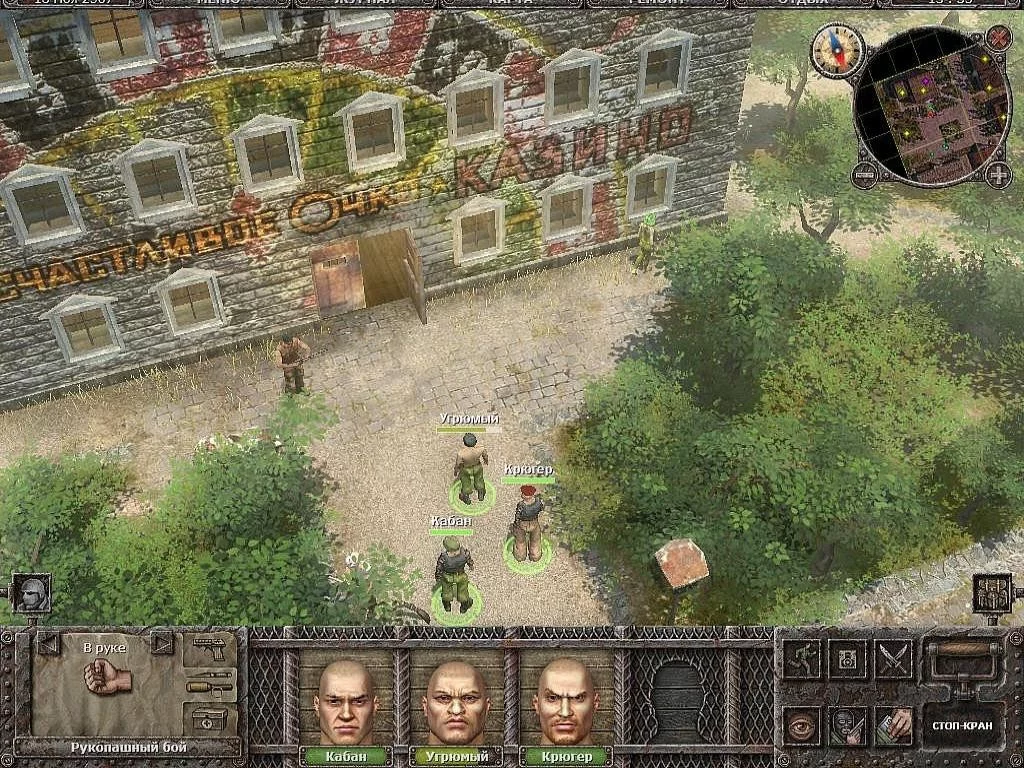
Task: Toggle the running man movement mode
Action: 802,659
